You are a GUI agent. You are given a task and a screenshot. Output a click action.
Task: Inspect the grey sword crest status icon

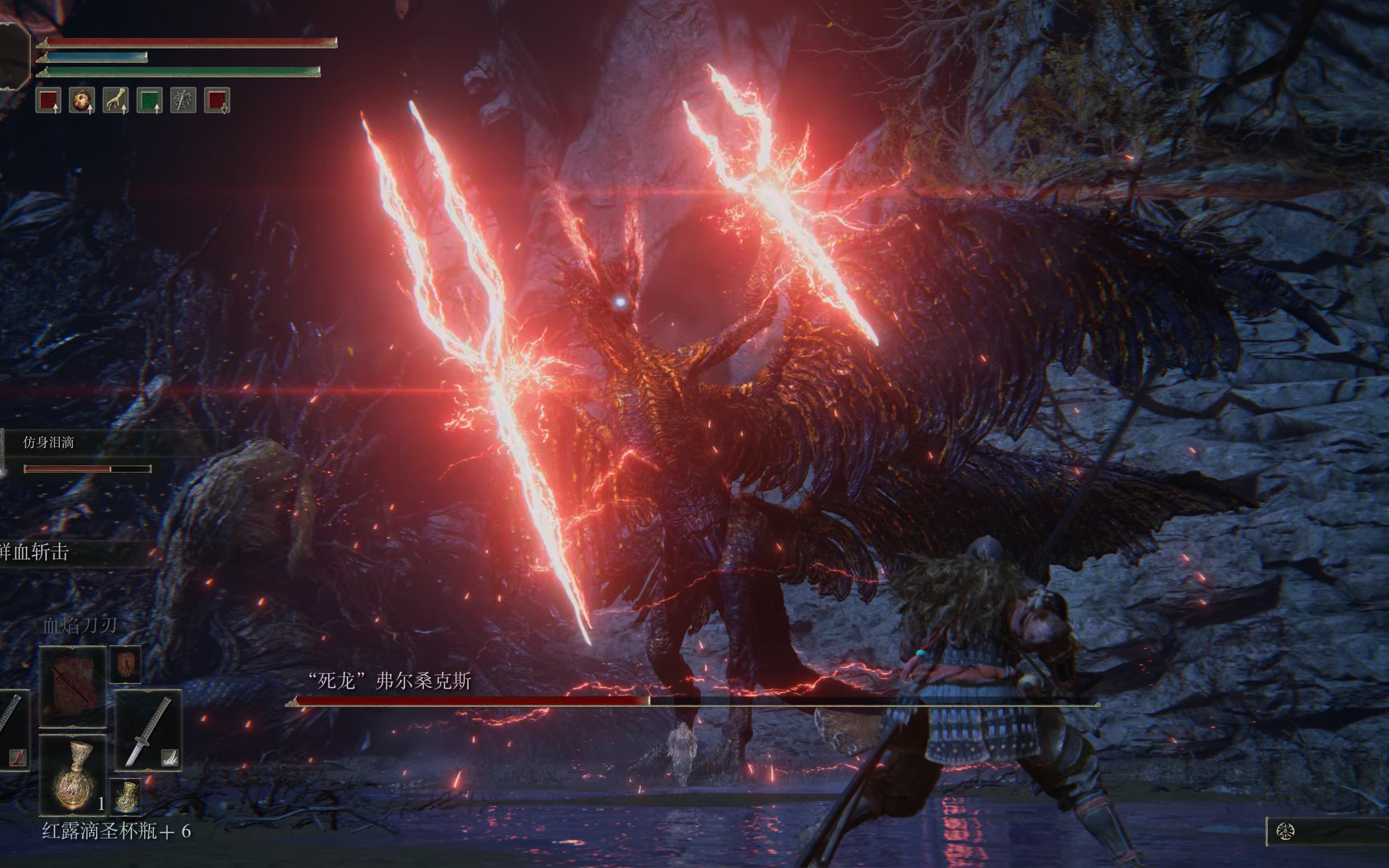(183, 100)
